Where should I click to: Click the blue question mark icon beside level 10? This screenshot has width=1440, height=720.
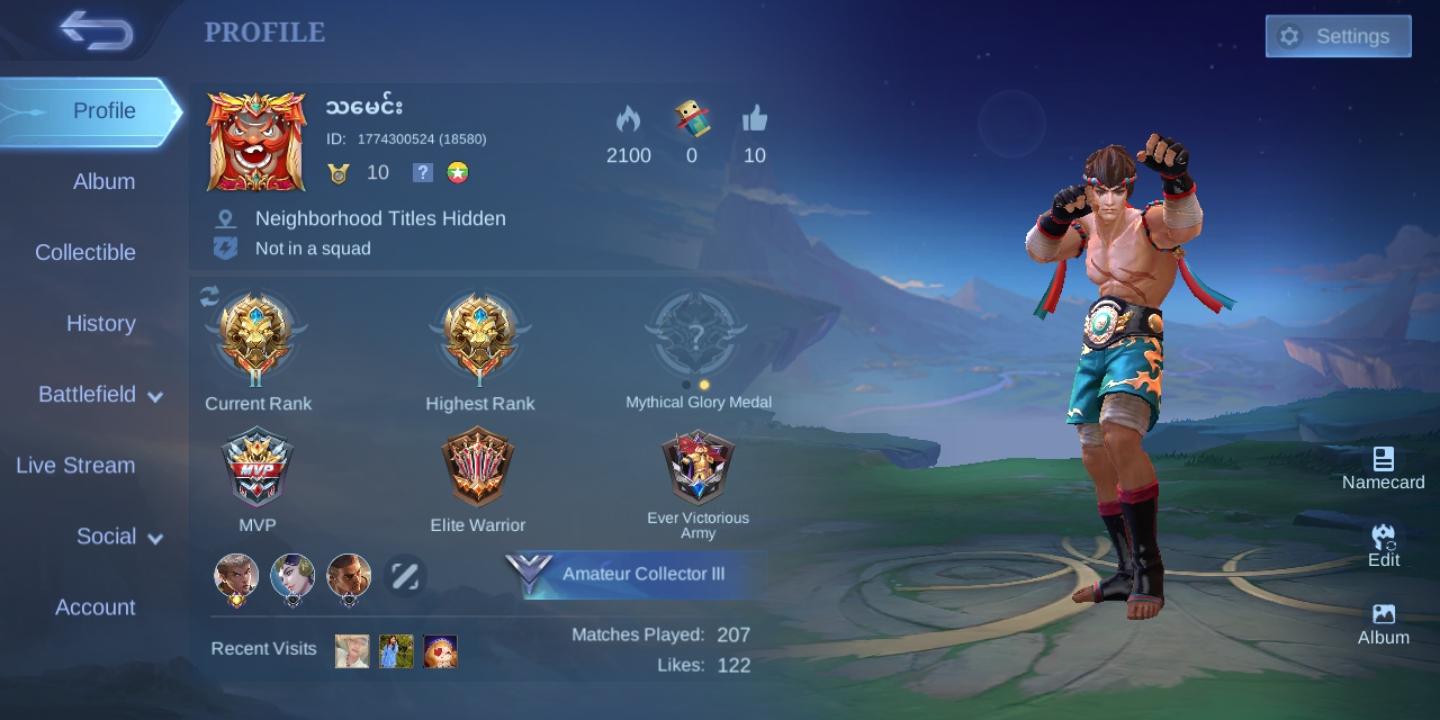pos(423,172)
